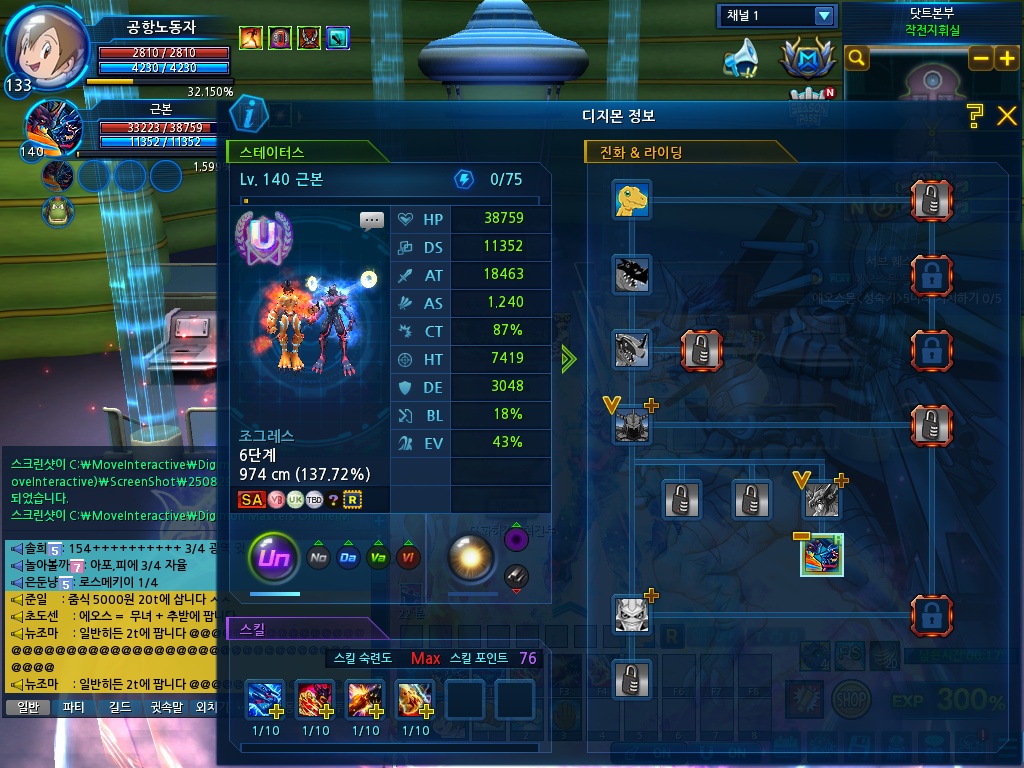This screenshot has width=1024, height=768.
Task: Select the highlighted blue Digimon evolution slot
Action: tap(822, 555)
